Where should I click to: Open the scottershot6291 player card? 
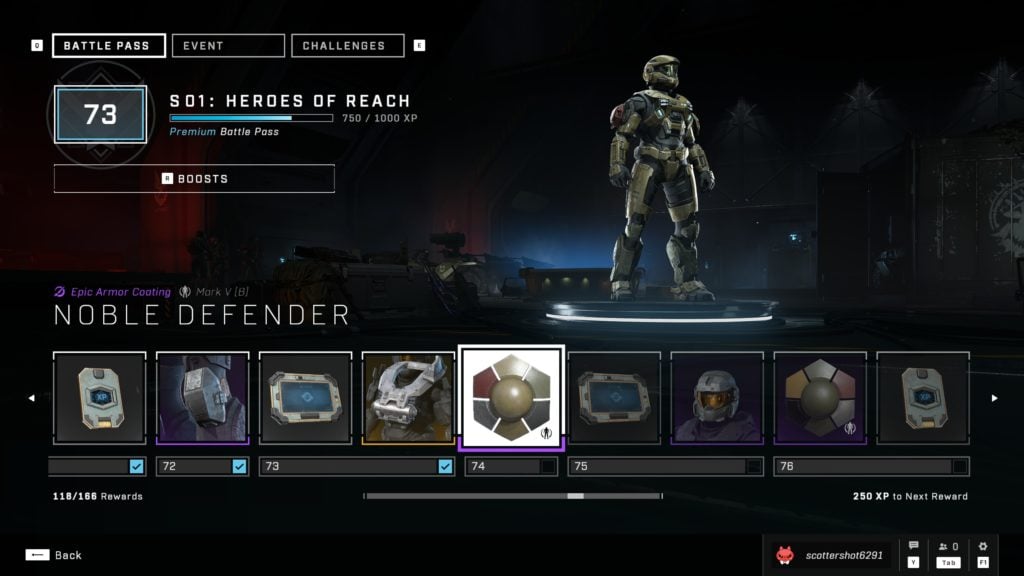click(829, 555)
